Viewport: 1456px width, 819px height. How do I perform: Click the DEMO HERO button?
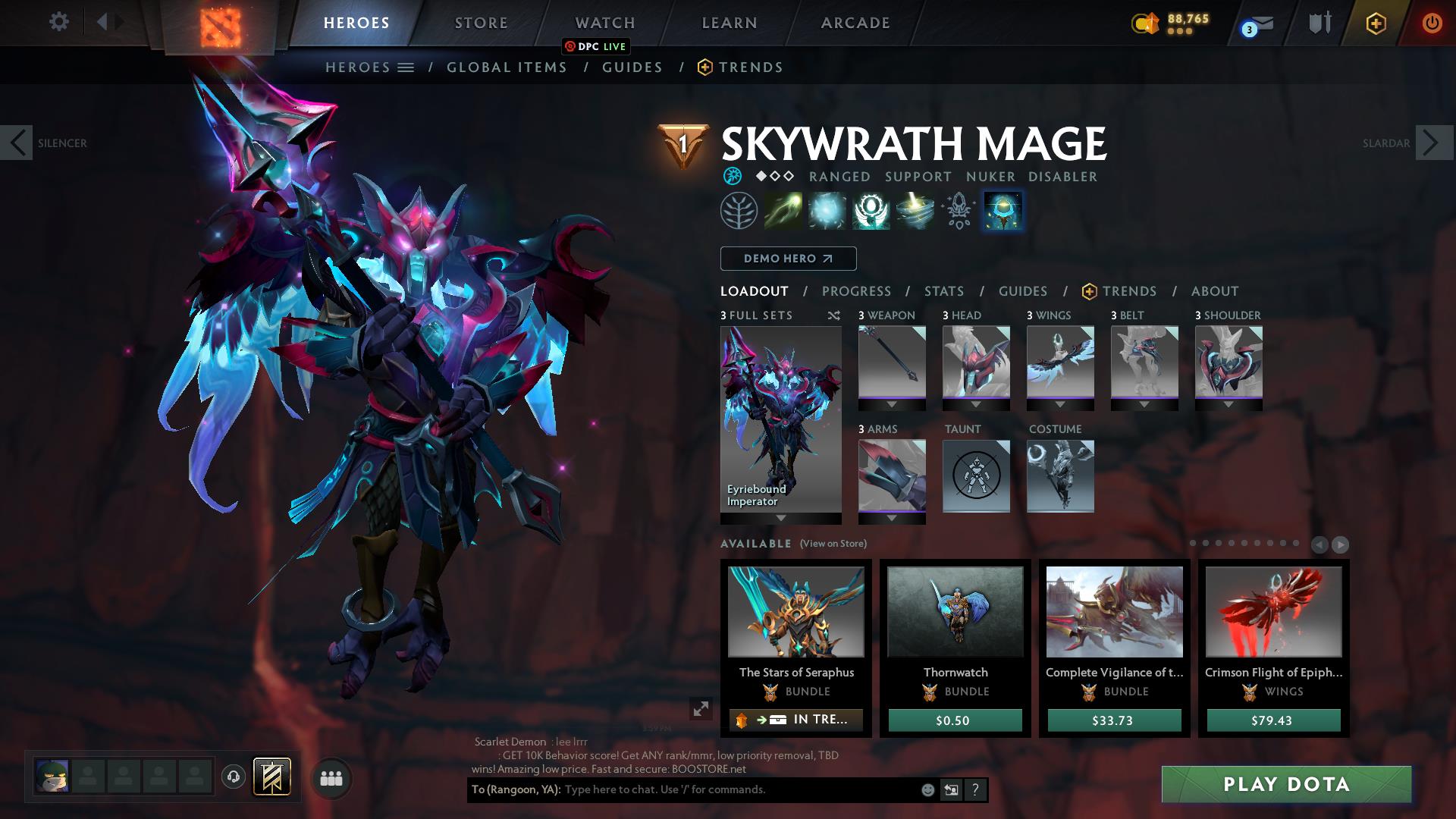pyautogui.click(x=786, y=259)
